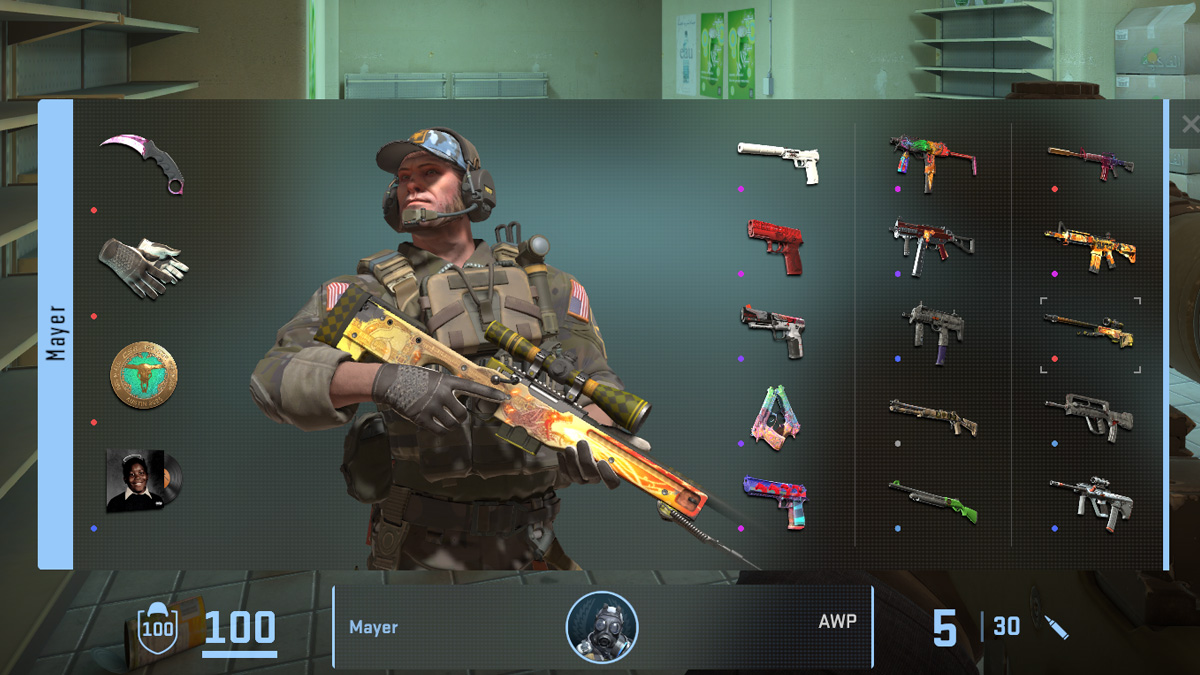Pick the blue and red Desert Eagle
Image resolution: width=1200 pixels, height=675 pixels.
pos(776,500)
